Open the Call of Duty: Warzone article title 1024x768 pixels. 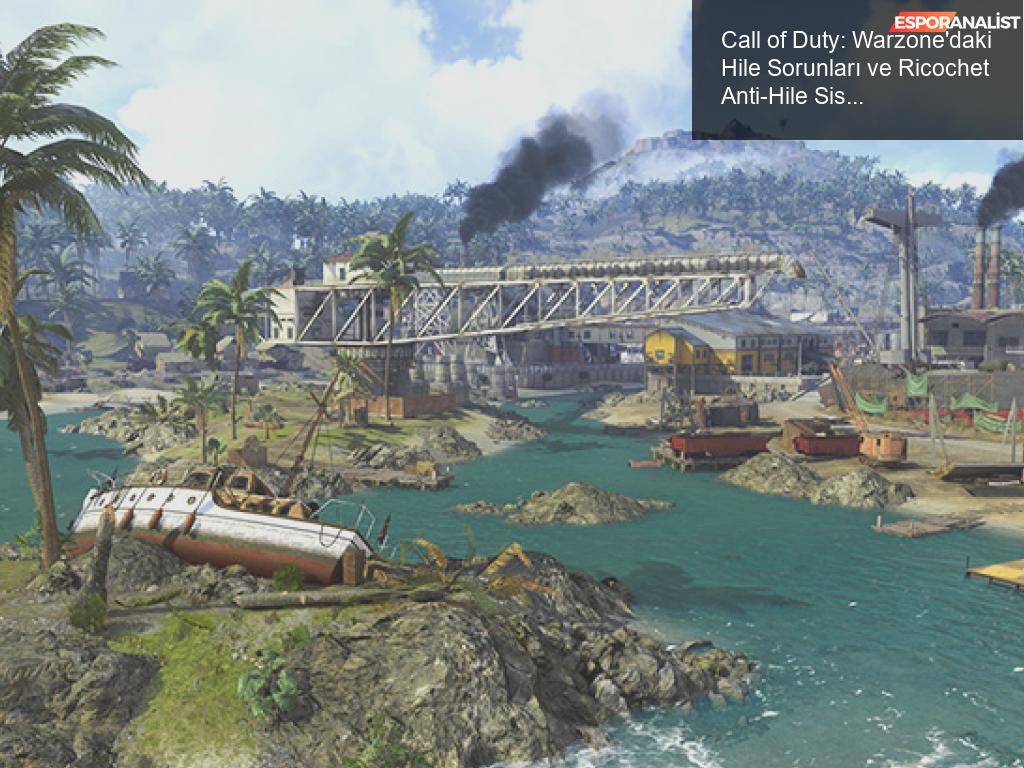pos(854,68)
